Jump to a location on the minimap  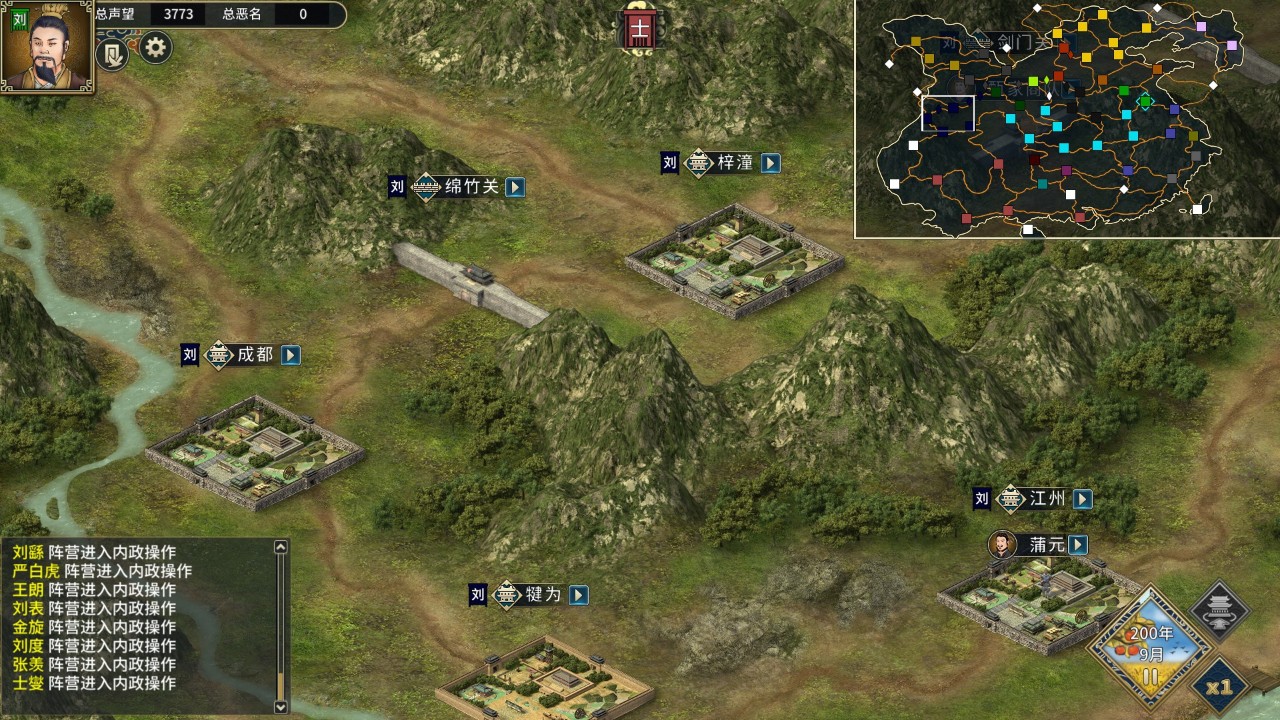coord(1066,120)
